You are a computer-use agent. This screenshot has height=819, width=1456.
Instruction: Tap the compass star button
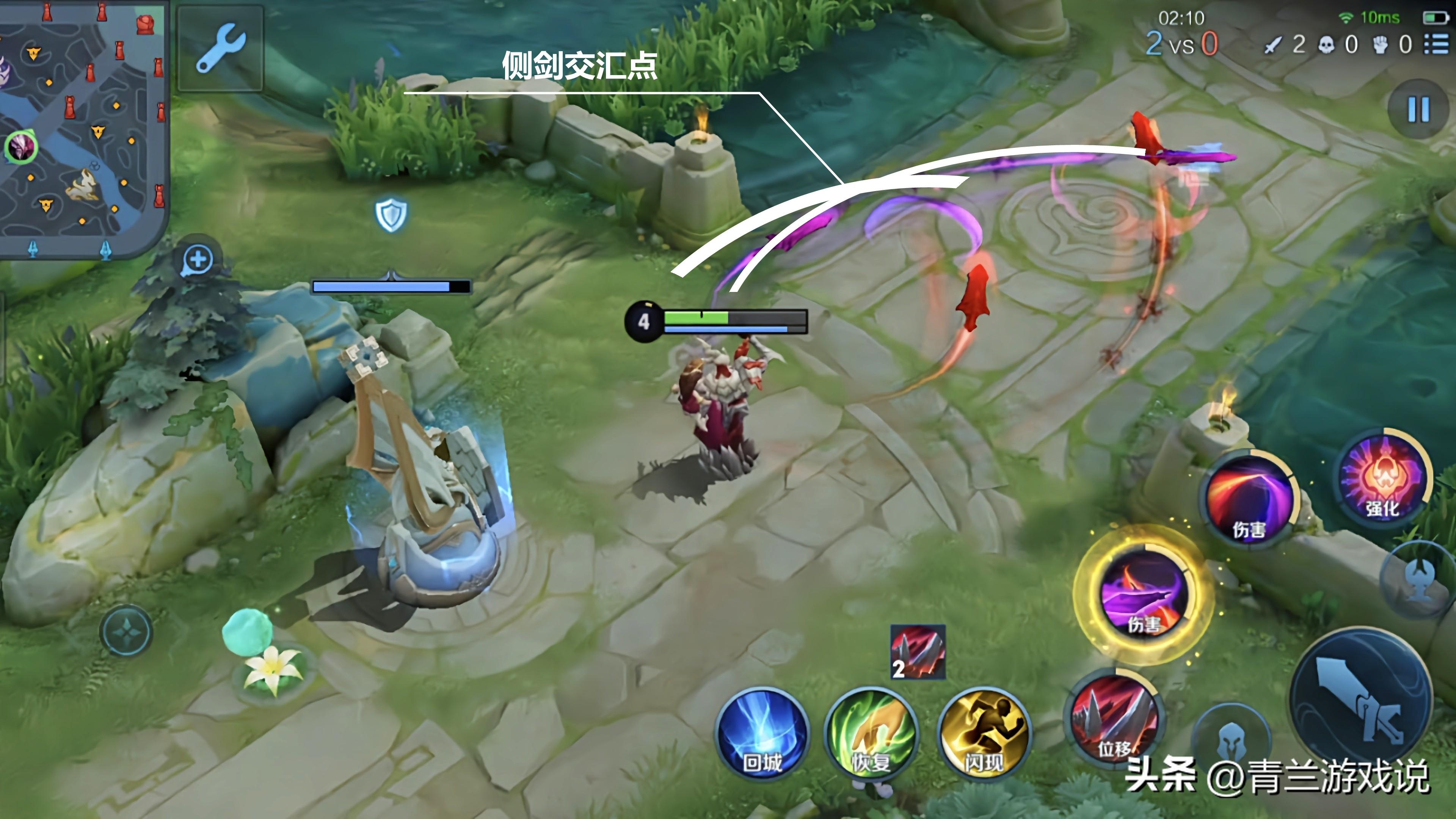click(x=126, y=631)
